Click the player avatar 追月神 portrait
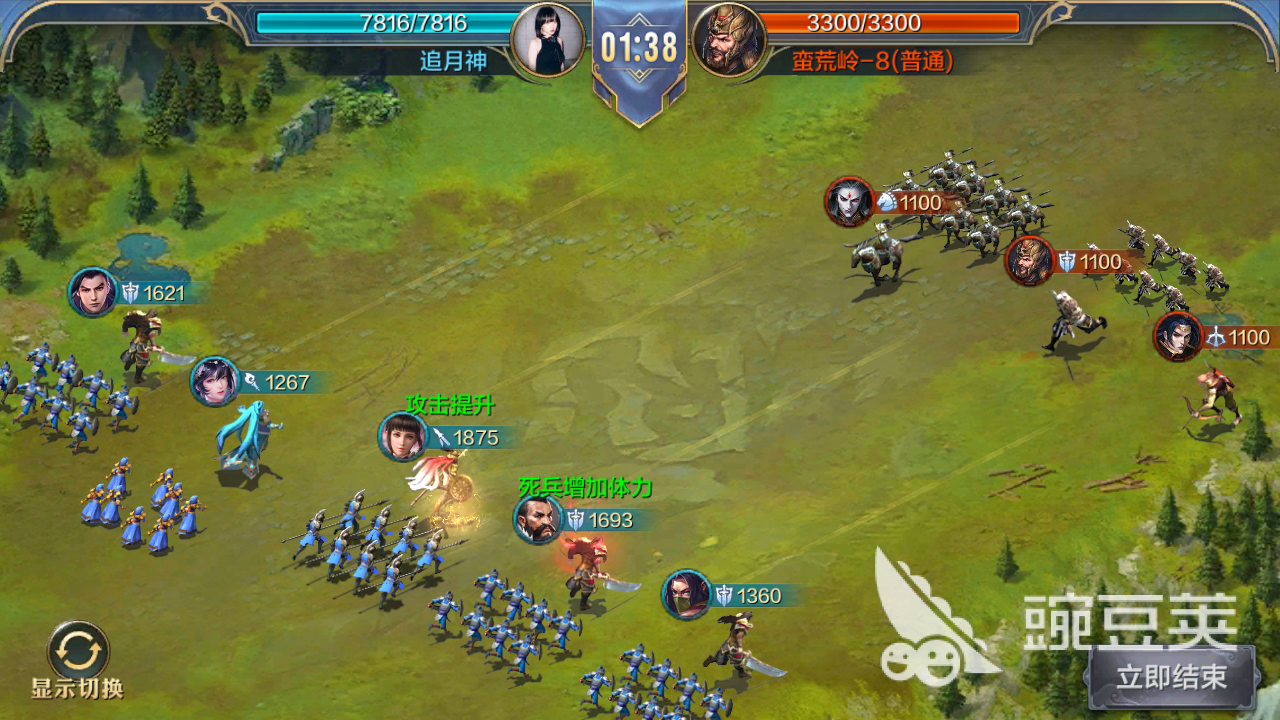The image size is (1280, 720). tap(547, 39)
